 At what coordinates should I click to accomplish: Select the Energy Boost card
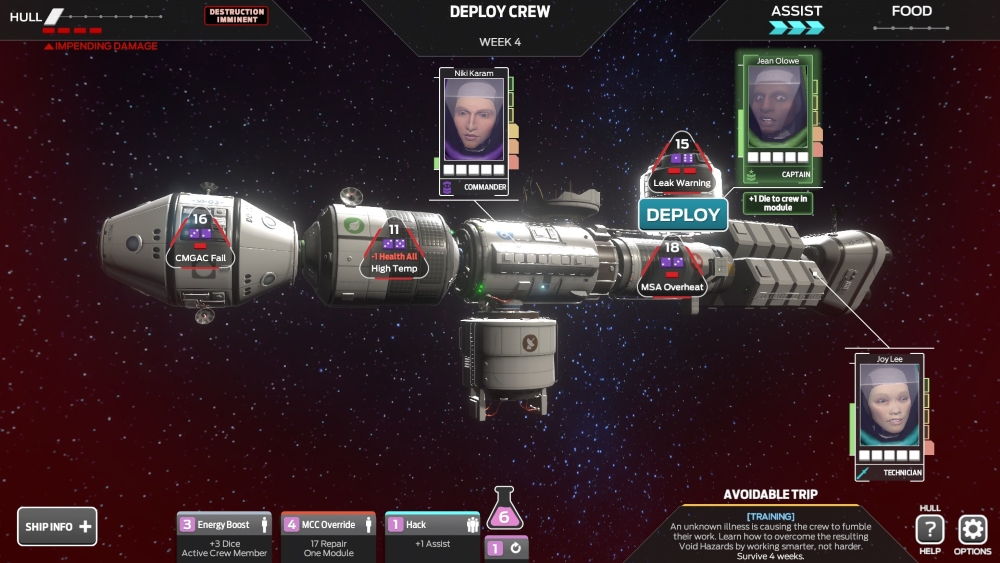[x=224, y=536]
